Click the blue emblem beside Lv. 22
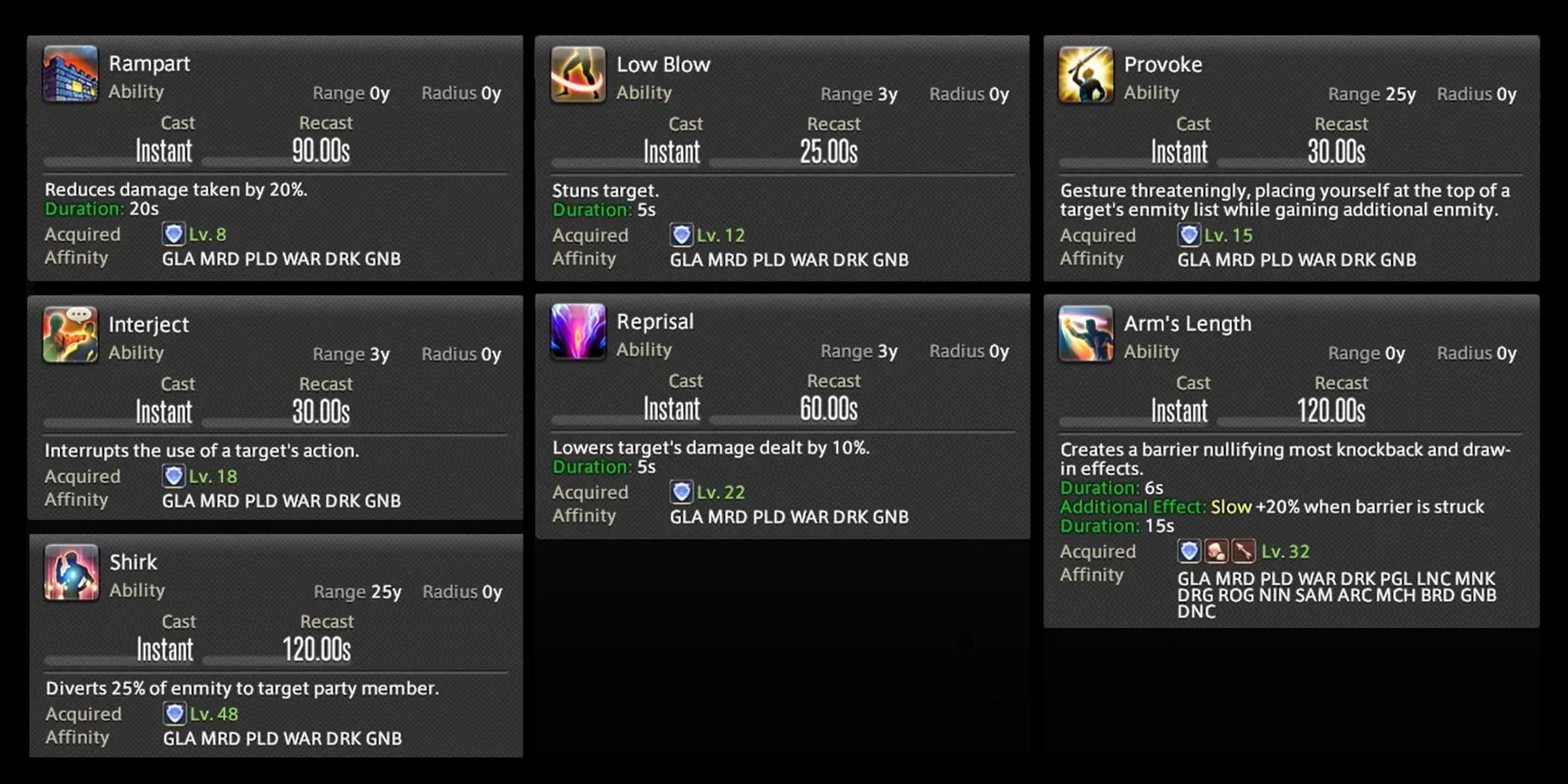The width and height of the screenshot is (1568, 784). [x=682, y=491]
